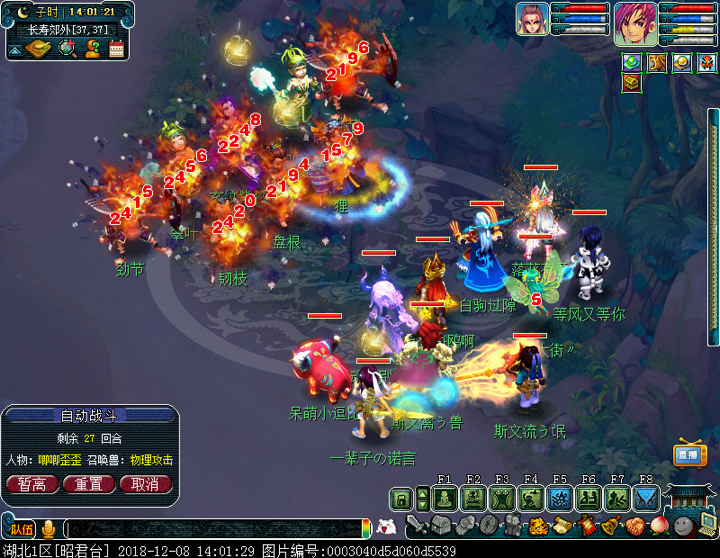
Task: Activate the F8 blue wings skill slot
Action: (x=646, y=497)
